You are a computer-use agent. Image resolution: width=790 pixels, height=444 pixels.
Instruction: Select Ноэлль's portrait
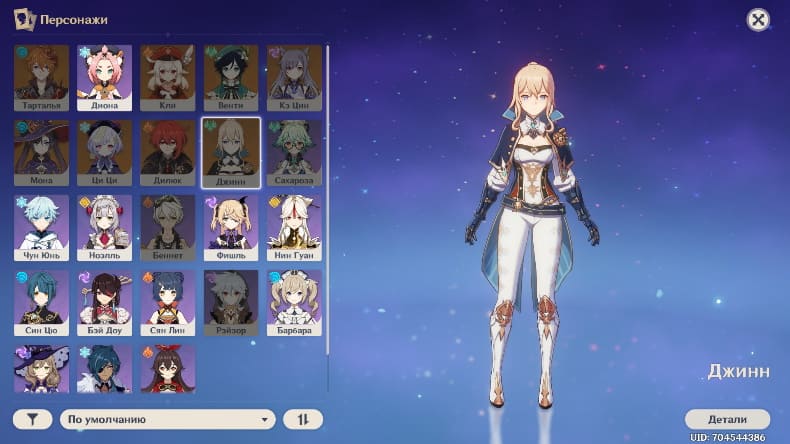point(105,227)
